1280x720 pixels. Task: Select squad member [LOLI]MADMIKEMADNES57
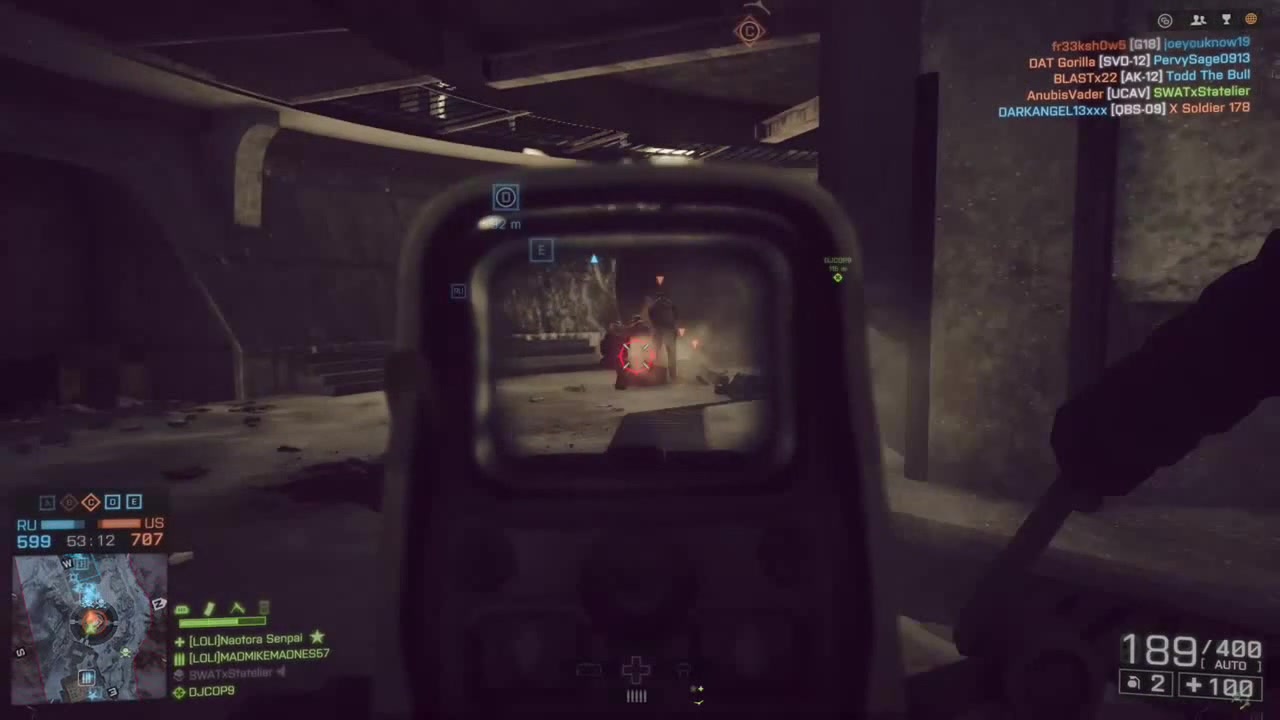click(258, 655)
